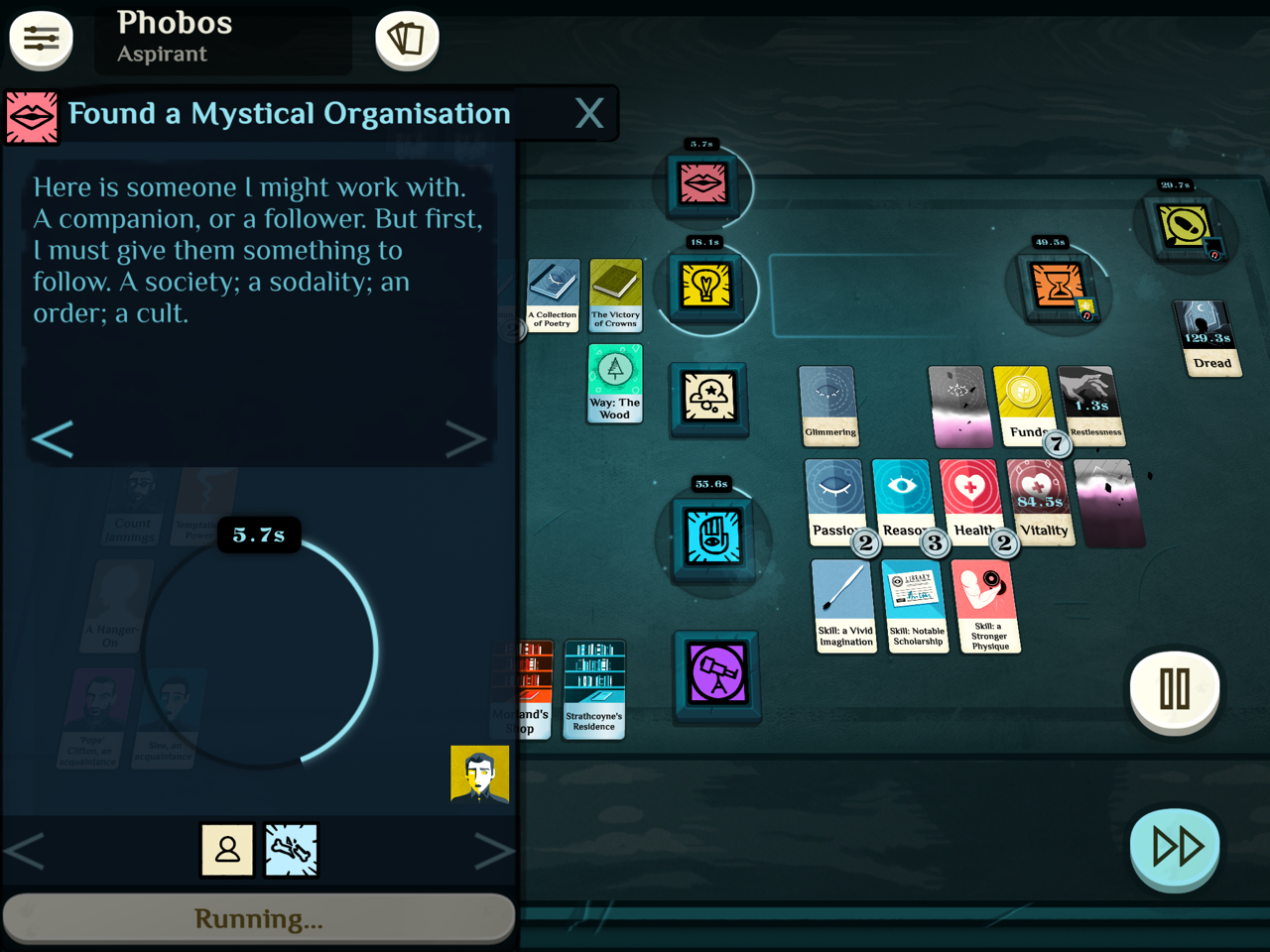1270x952 pixels.
Task: Select the Work hand verb tile
Action: pos(712,536)
